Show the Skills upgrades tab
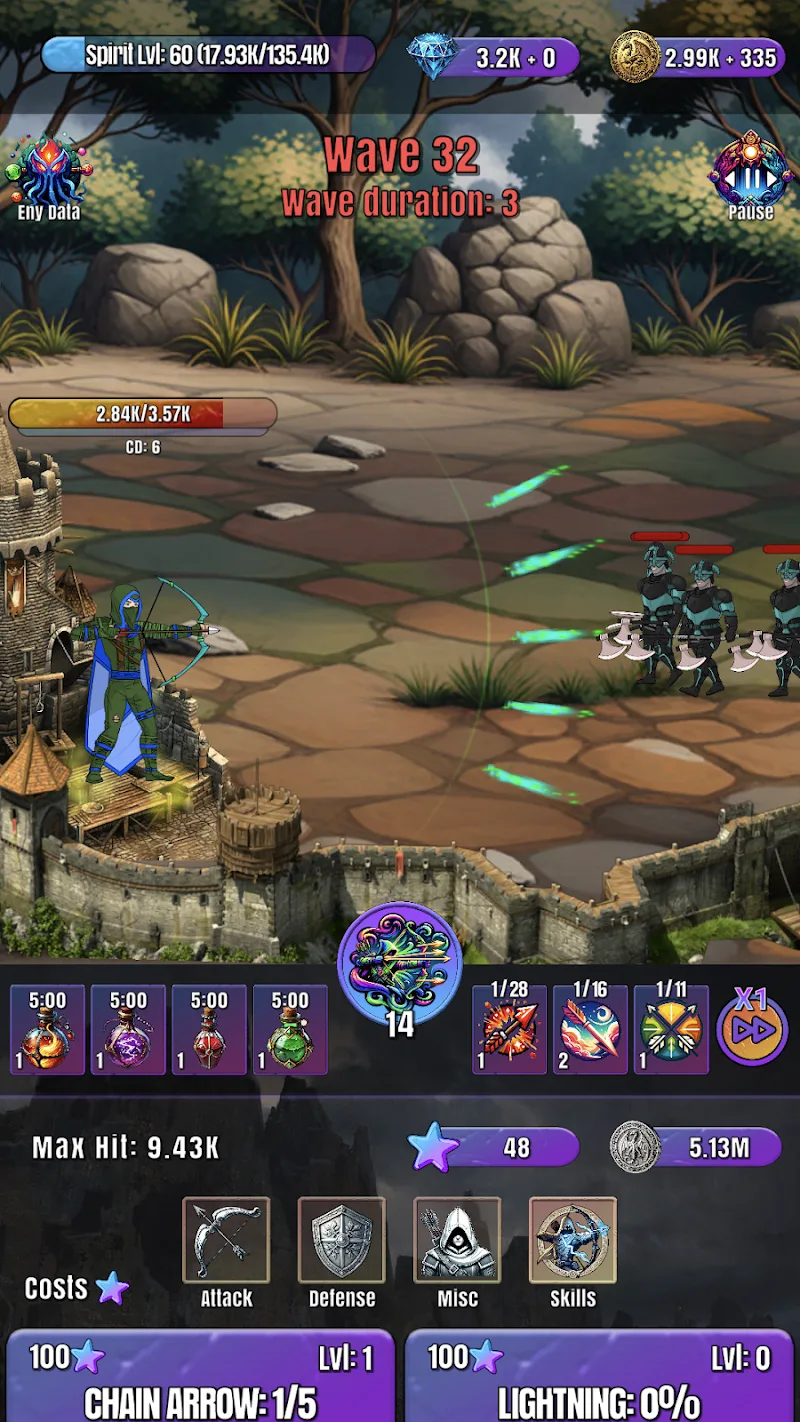 [x=573, y=1241]
